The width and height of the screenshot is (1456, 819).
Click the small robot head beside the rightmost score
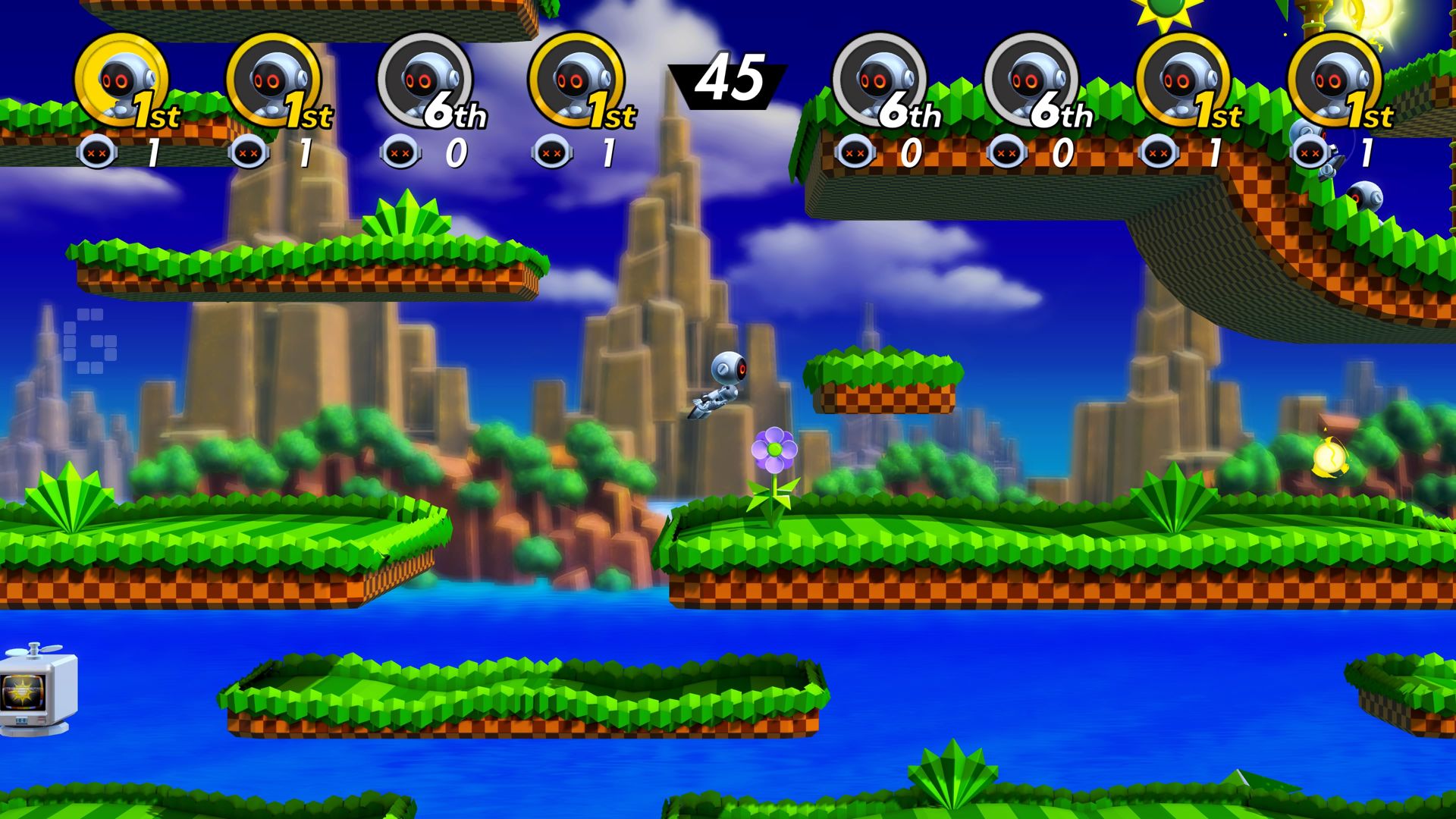coord(1308,152)
